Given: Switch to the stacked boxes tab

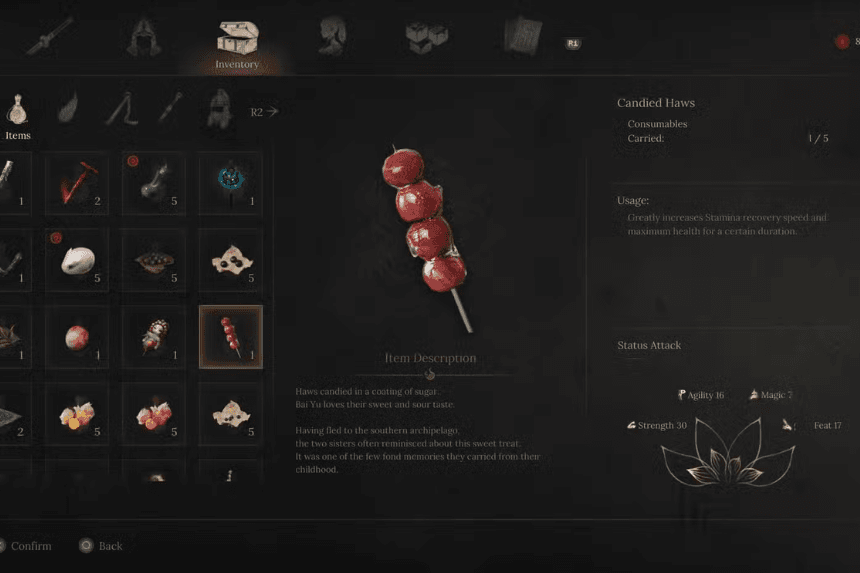Looking at the screenshot, I should (427, 37).
